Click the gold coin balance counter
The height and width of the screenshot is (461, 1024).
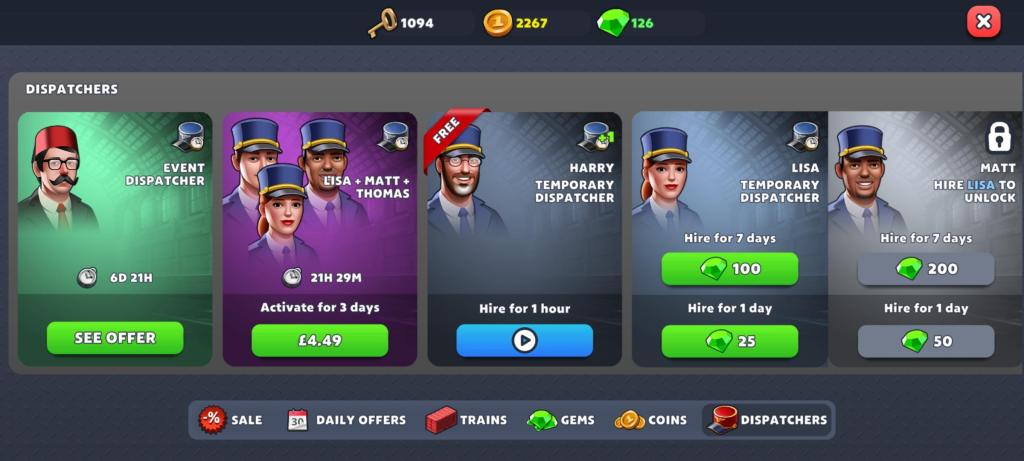(x=516, y=22)
